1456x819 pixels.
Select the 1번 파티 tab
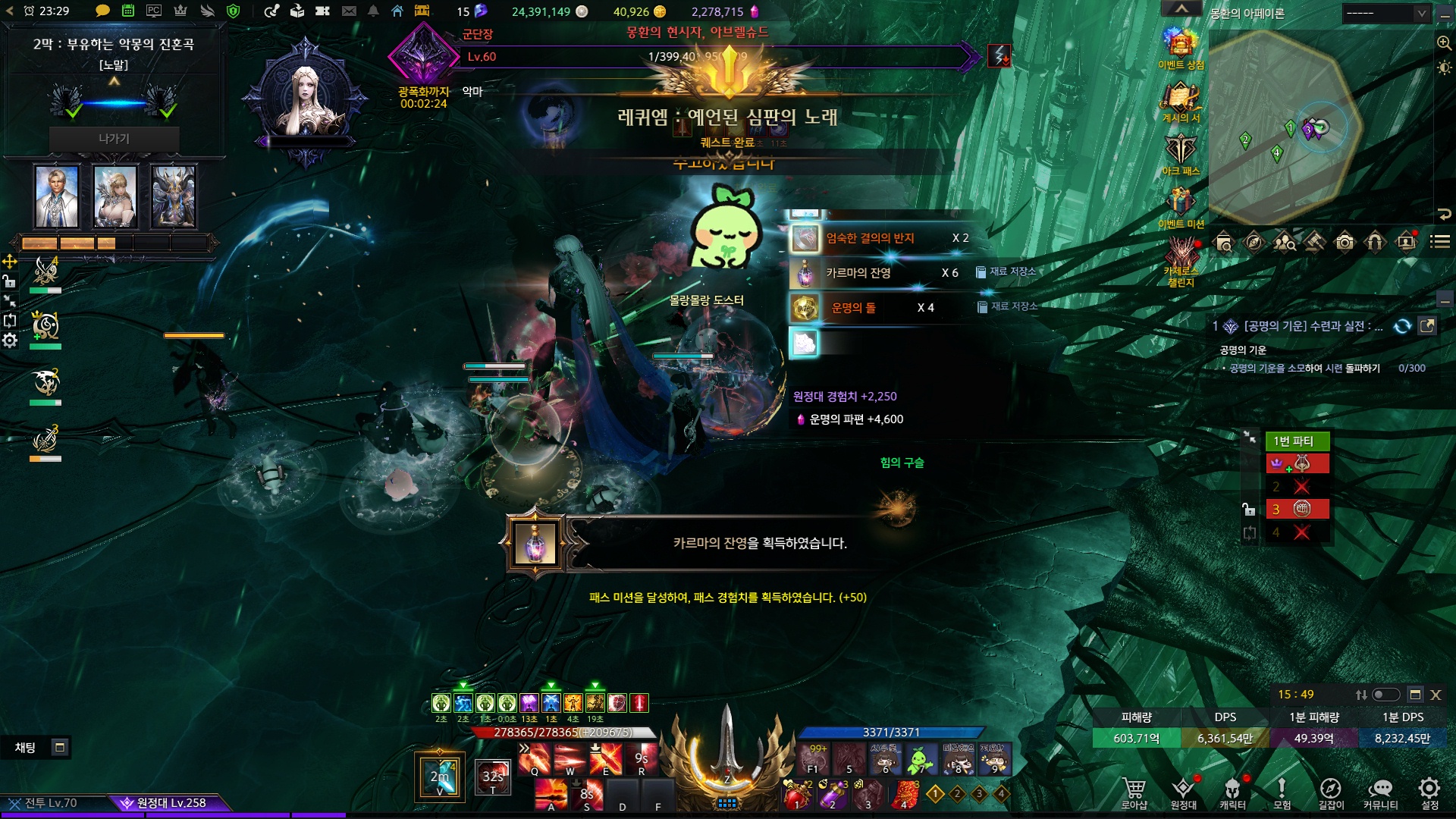point(1297,441)
